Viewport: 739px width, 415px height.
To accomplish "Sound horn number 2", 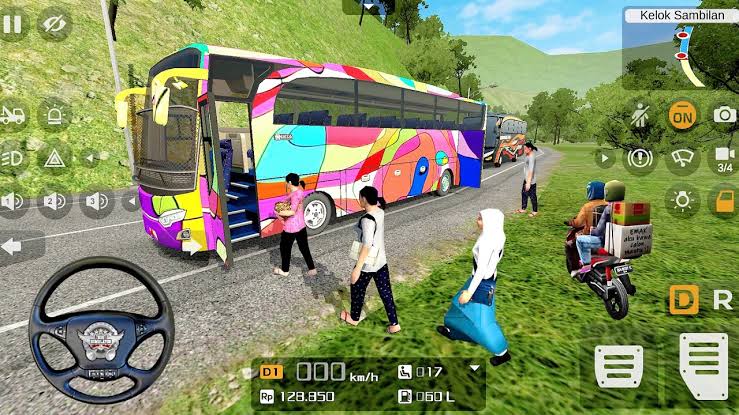I will coord(55,203).
